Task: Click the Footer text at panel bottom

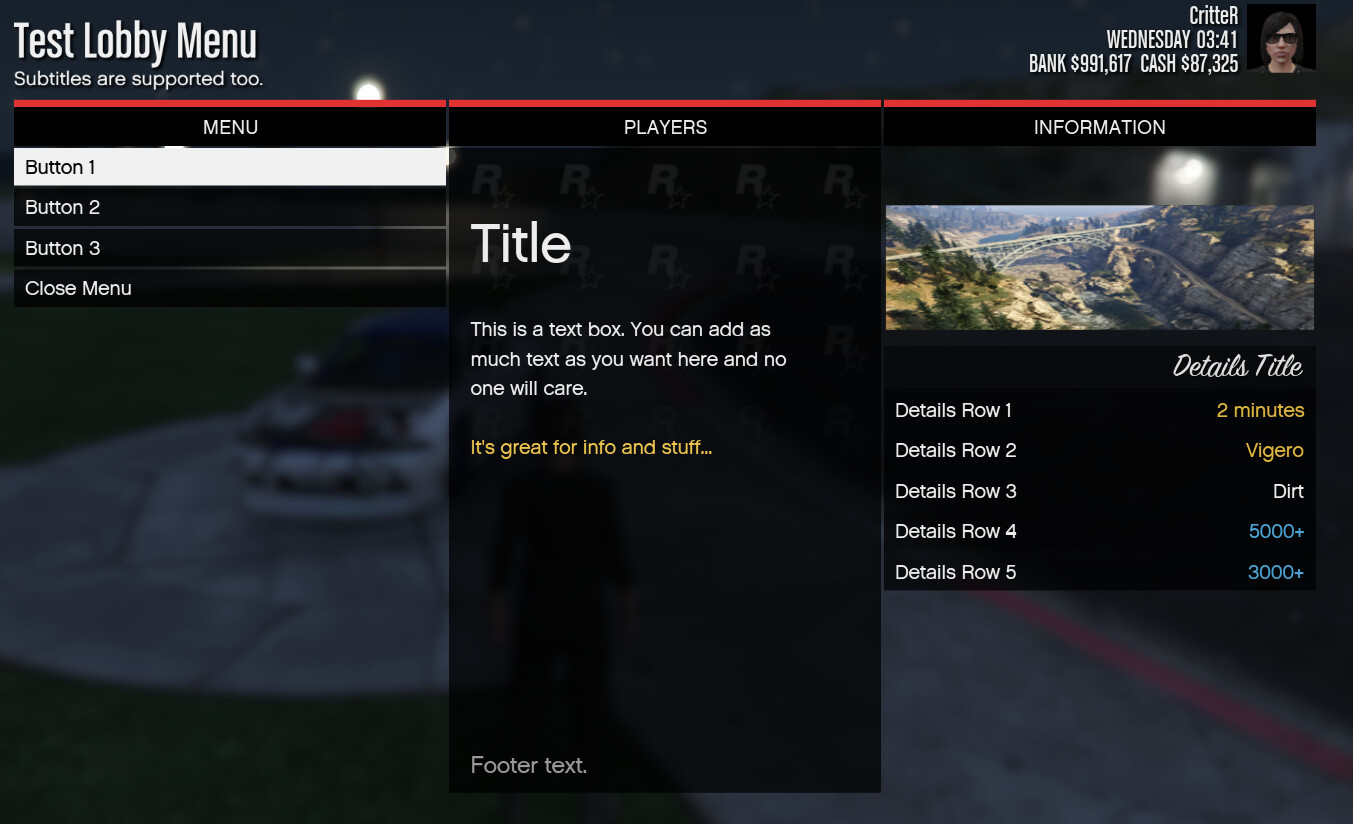Action: point(529,765)
